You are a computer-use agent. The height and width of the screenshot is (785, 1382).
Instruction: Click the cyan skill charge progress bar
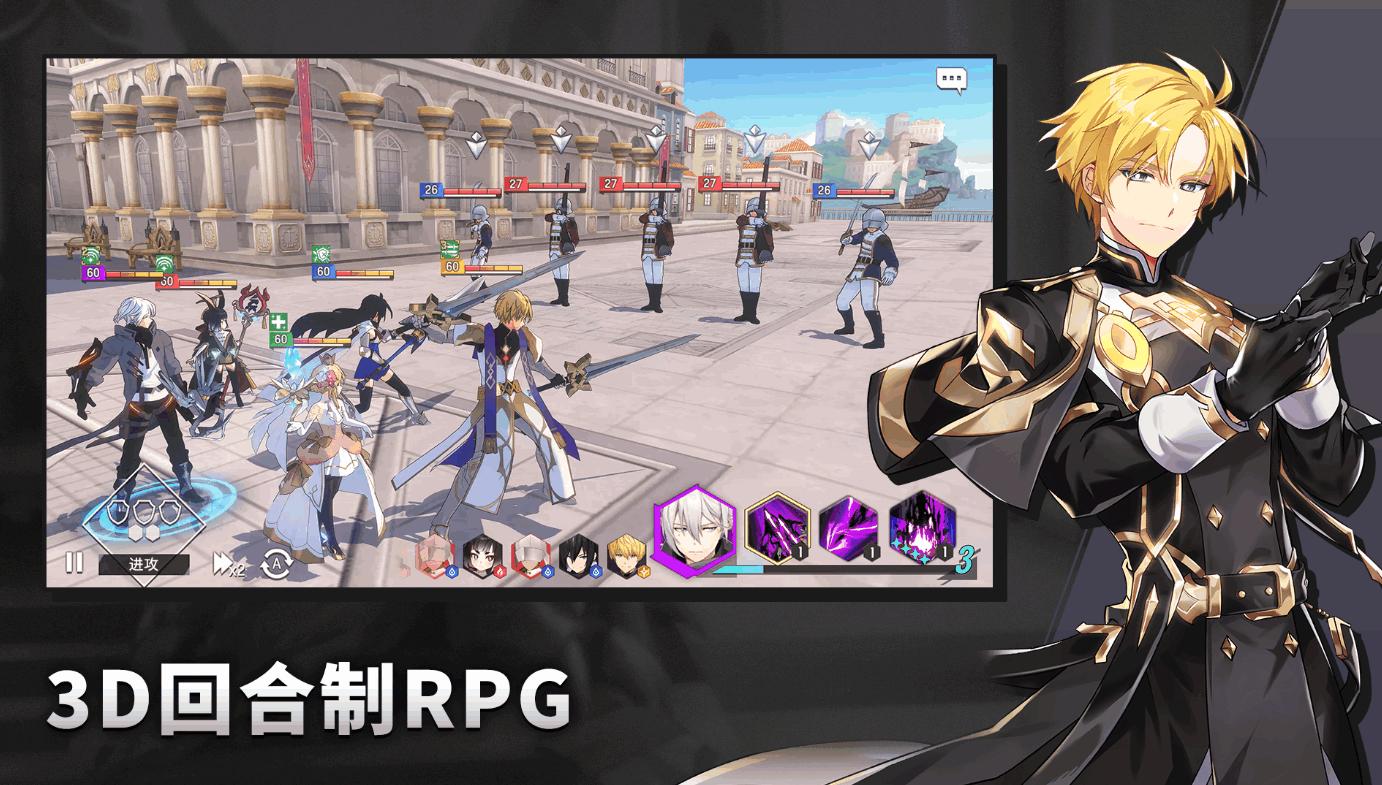(x=737, y=570)
